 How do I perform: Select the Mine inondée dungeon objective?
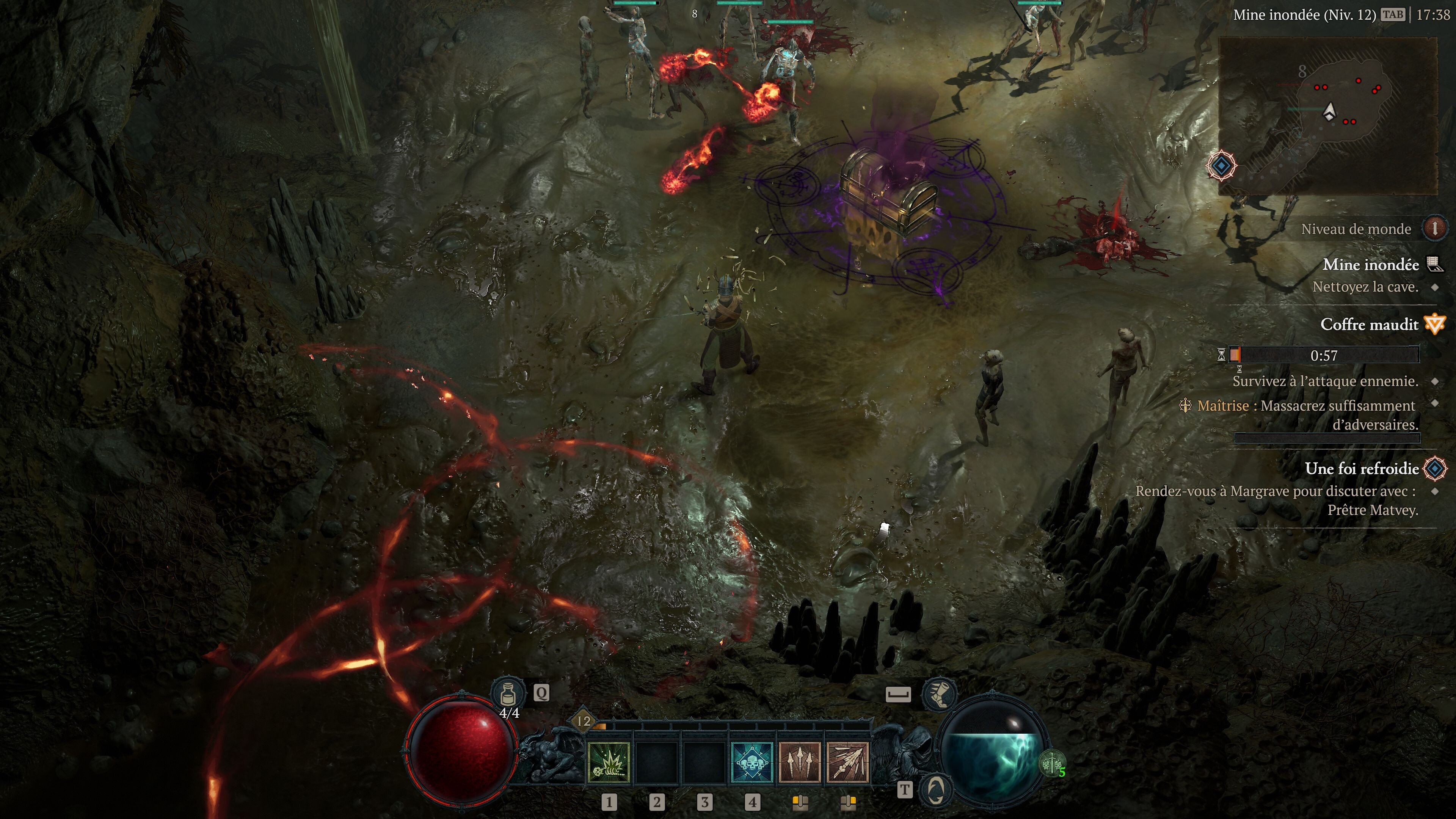point(1371,265)
